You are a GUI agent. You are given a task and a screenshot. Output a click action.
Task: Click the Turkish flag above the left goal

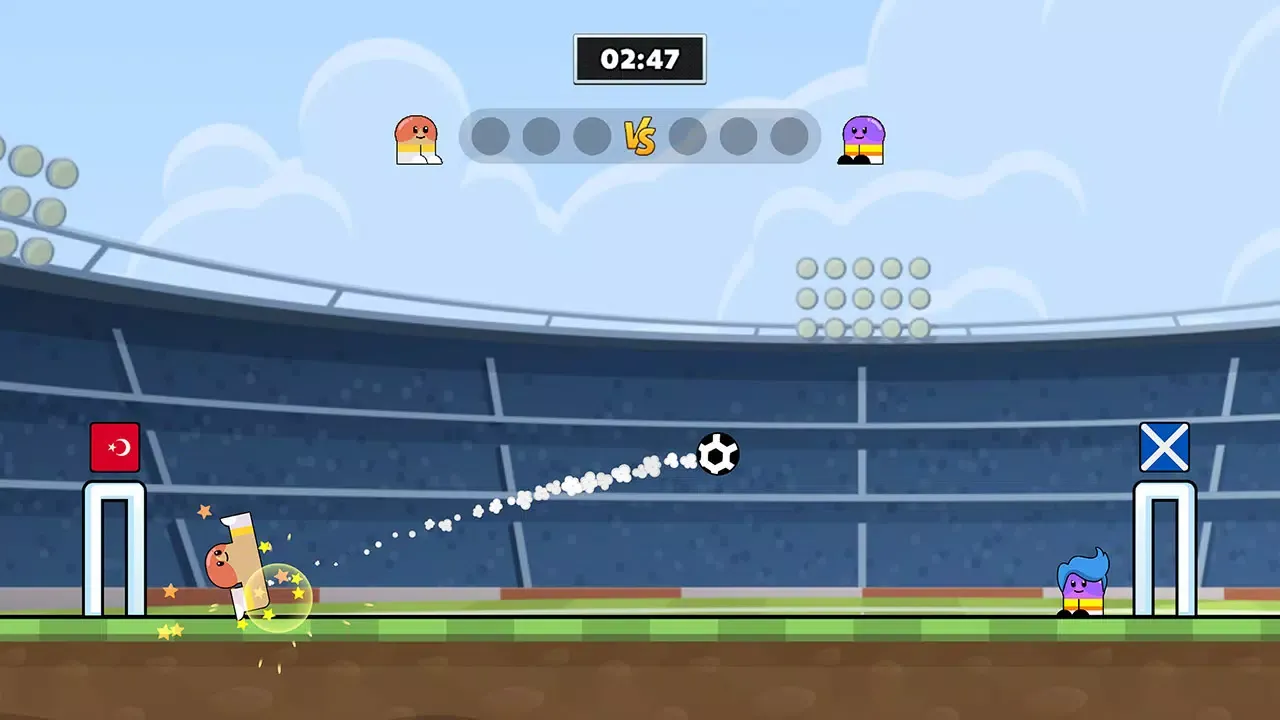pos(114,446)
